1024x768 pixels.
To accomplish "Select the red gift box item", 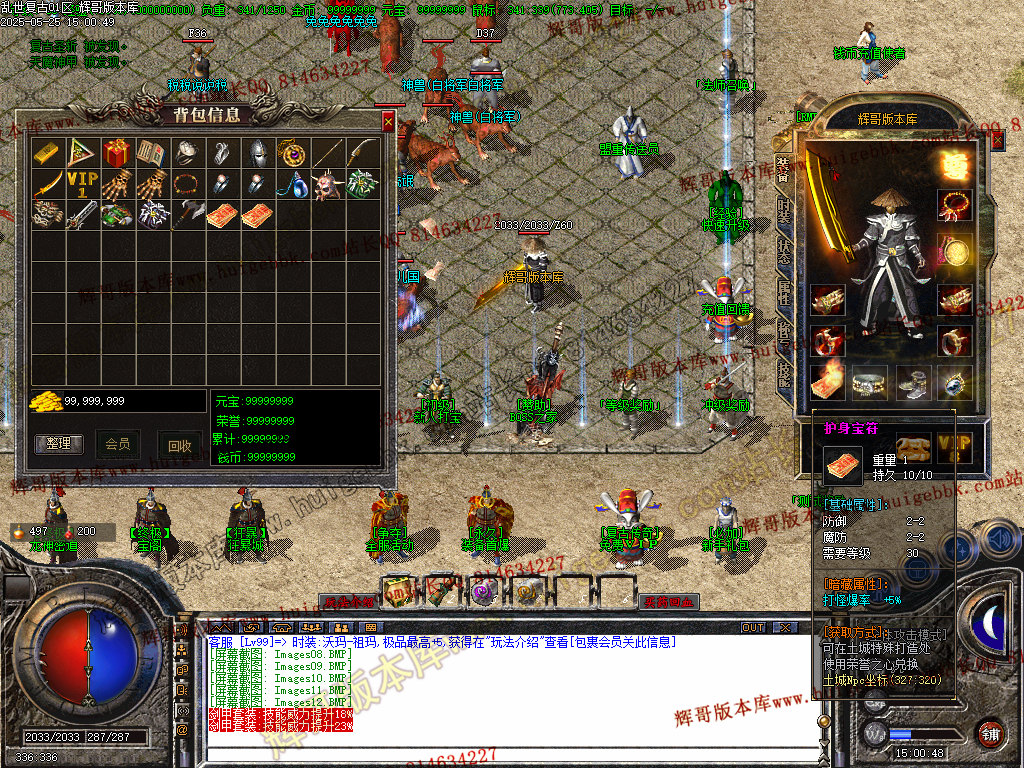I will pos(116,152).
